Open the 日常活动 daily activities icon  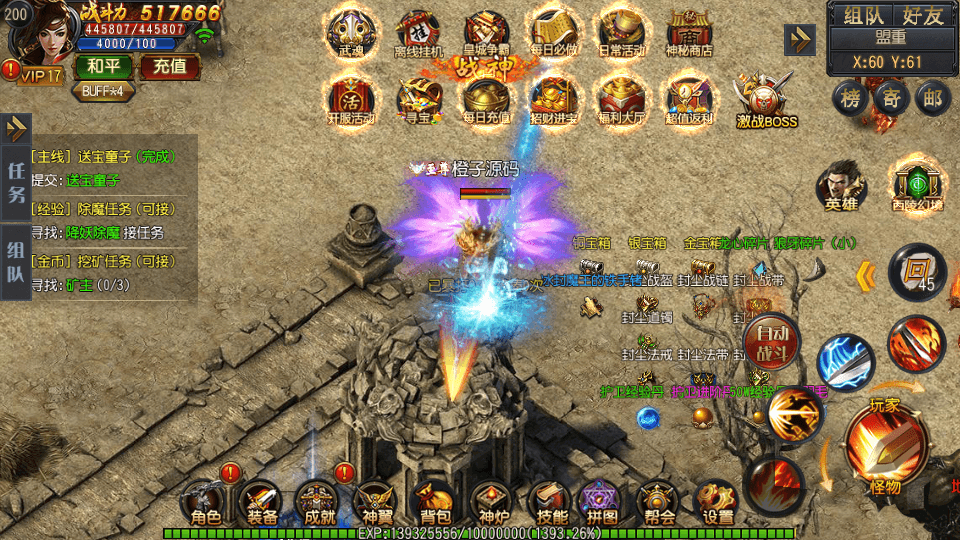pyautogui.click(x=621, y=35)
